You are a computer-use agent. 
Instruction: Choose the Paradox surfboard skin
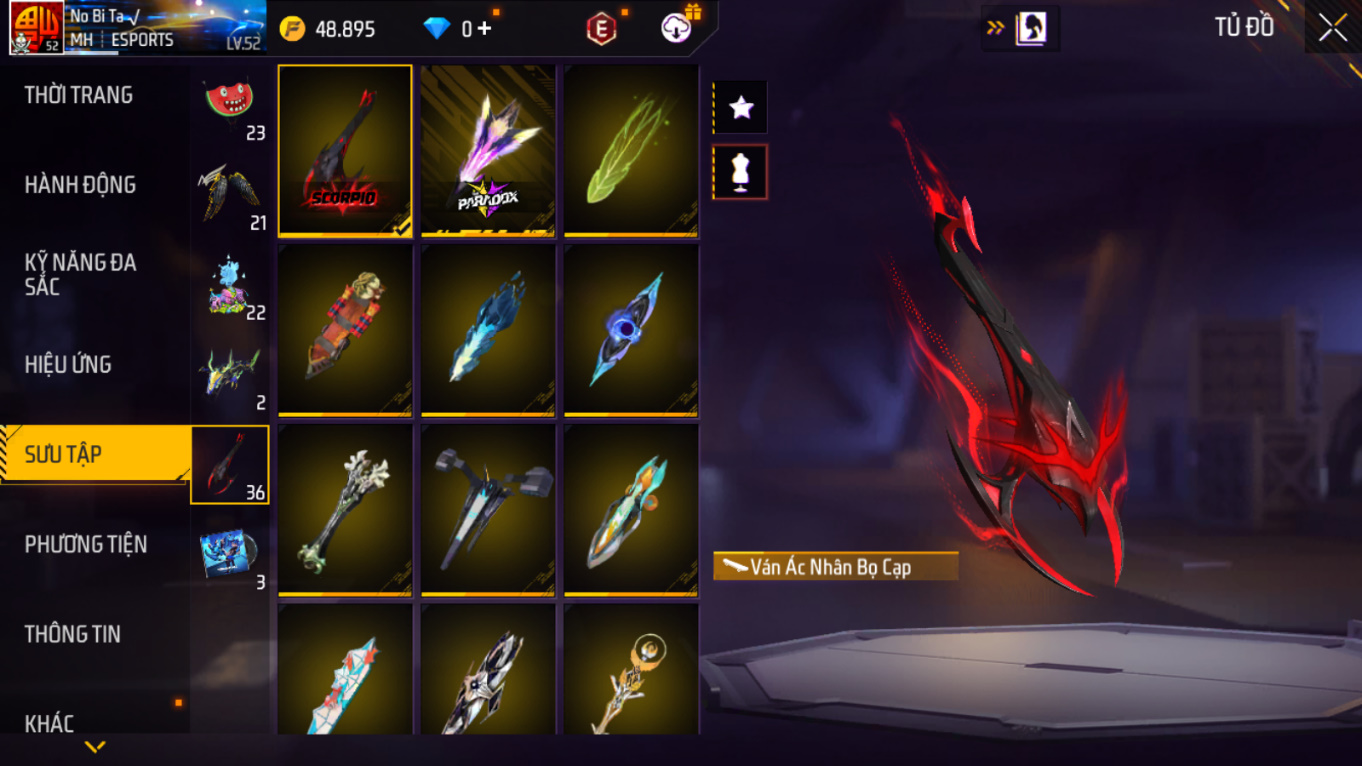(488, 151)
